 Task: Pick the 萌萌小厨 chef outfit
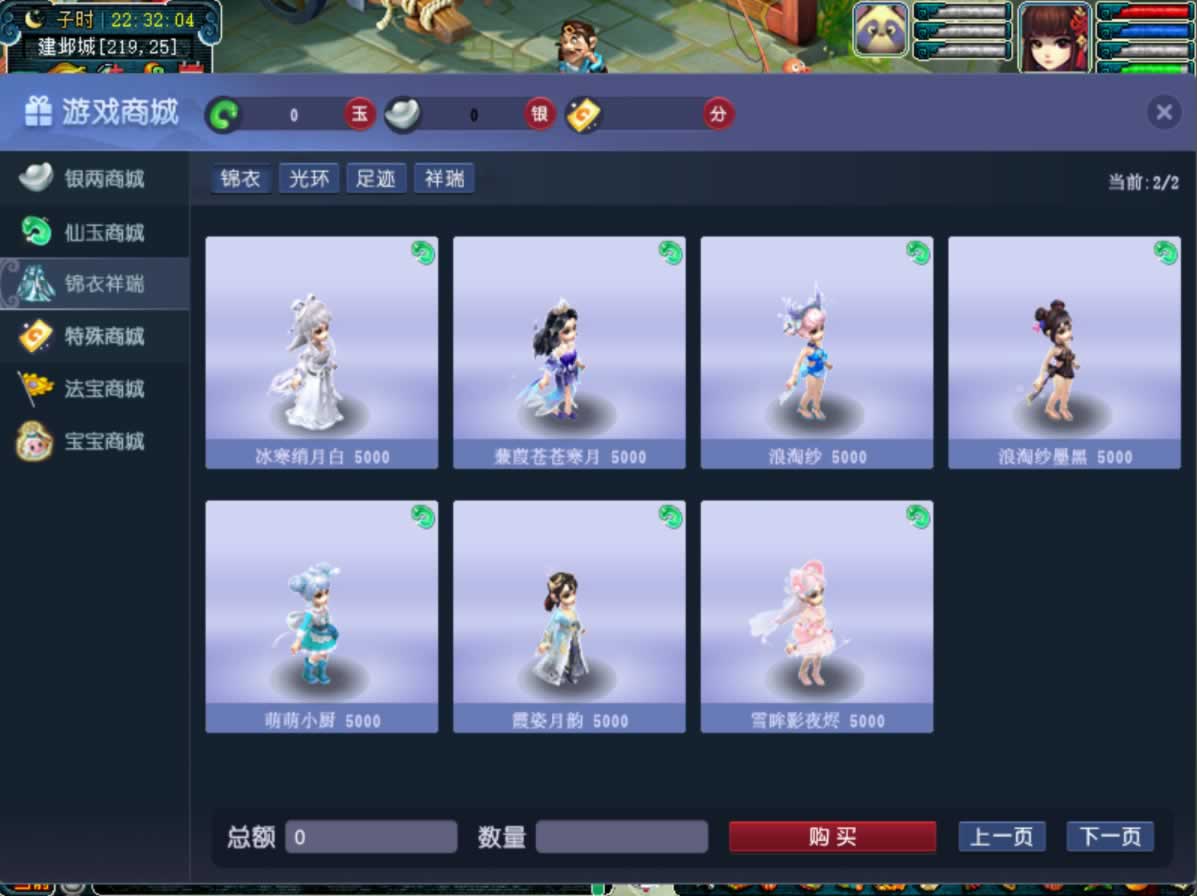[321, 615]
